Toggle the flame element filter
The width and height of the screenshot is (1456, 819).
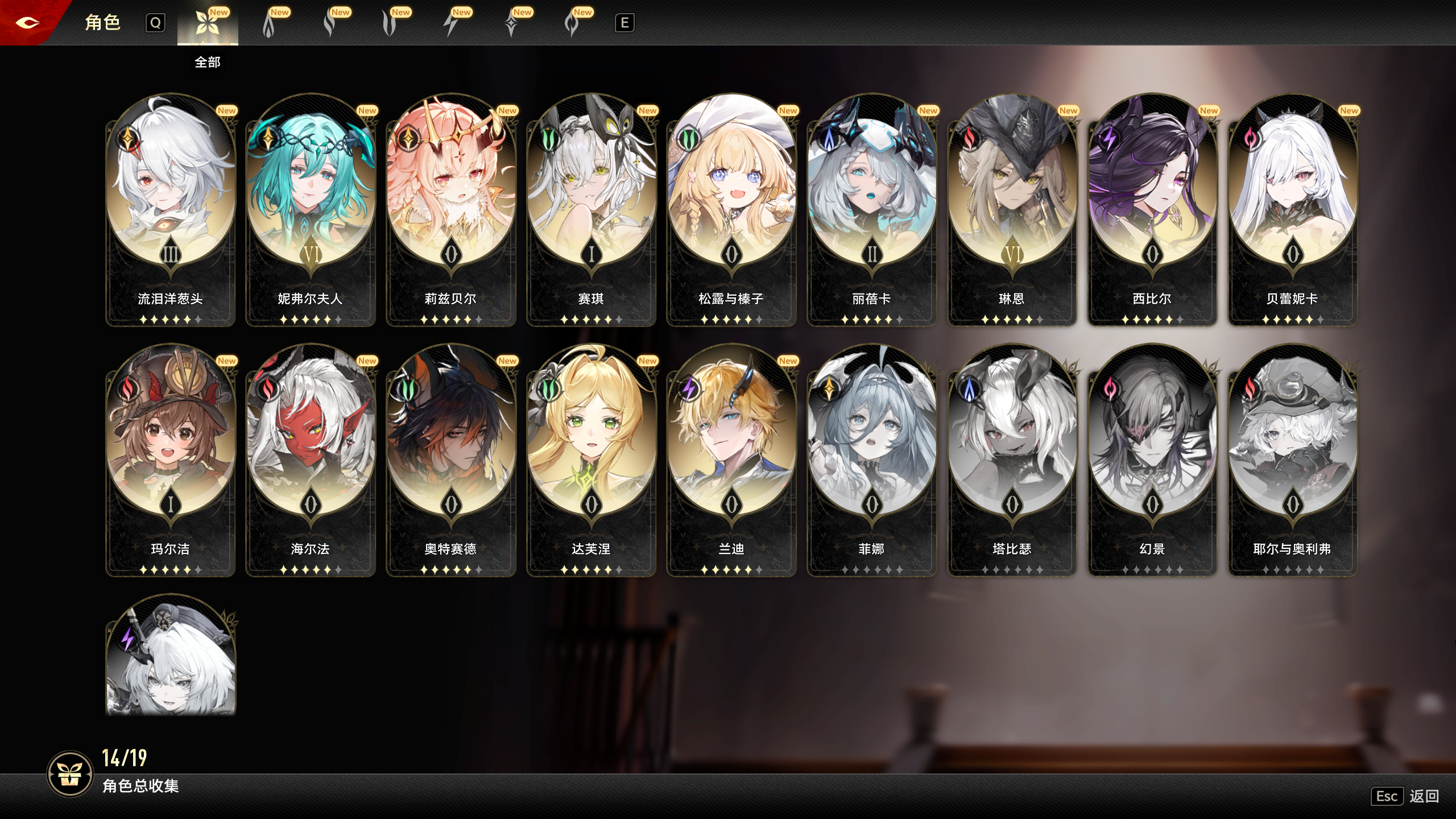point(269,24)
